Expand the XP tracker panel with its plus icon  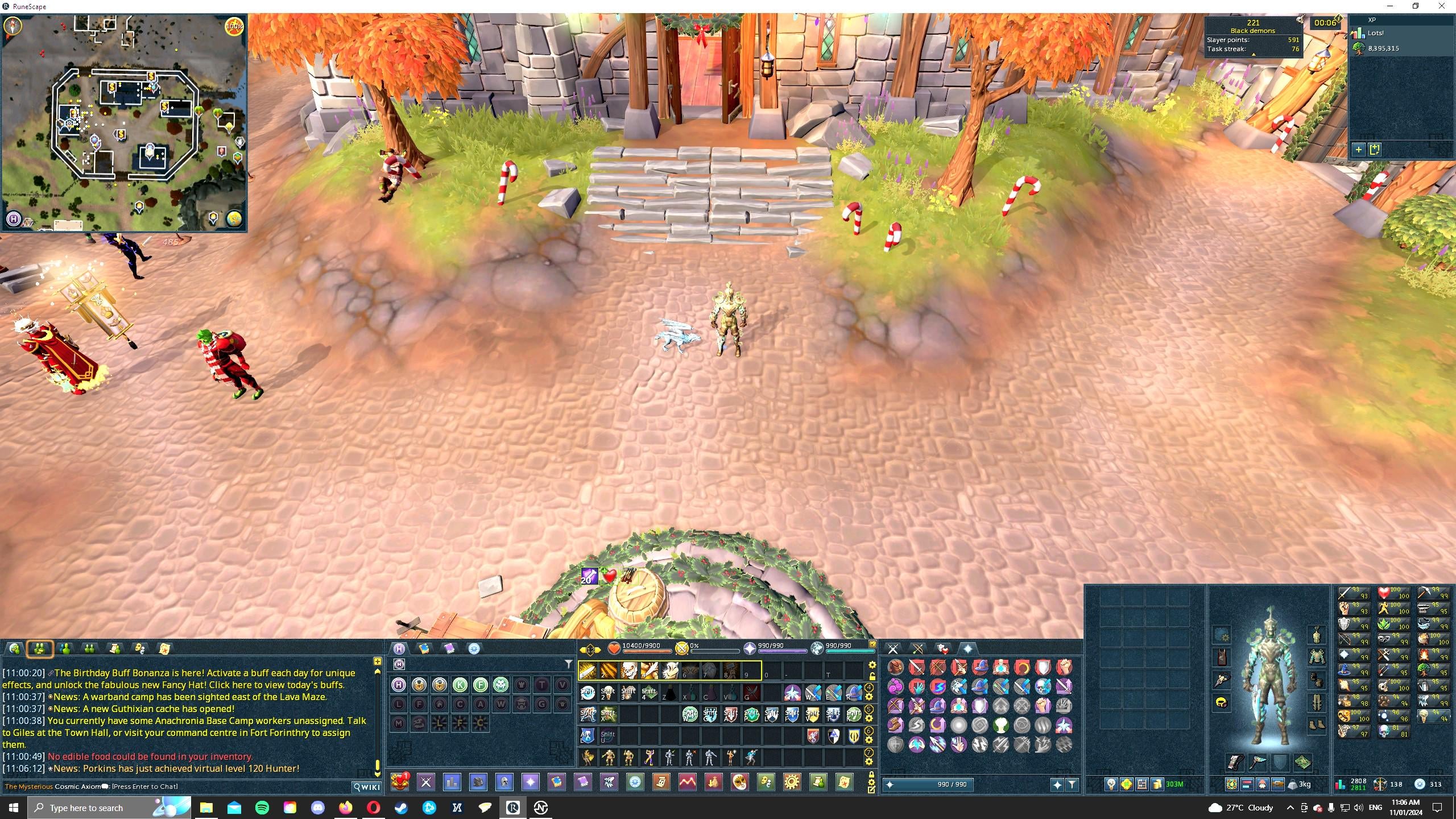tap(1359, 149)
